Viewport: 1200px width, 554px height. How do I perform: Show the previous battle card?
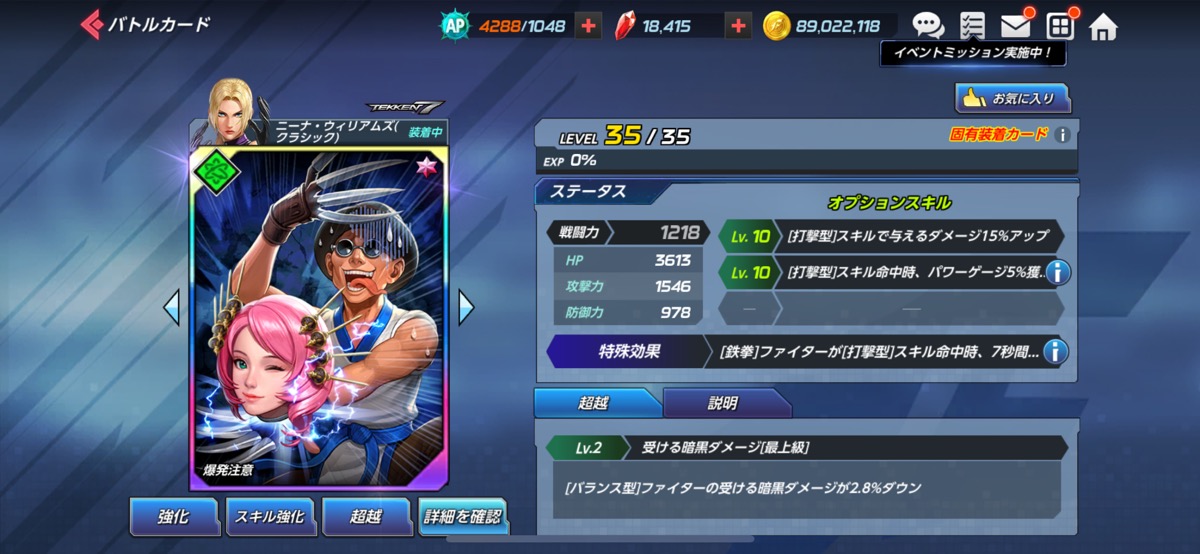point(171,307)
